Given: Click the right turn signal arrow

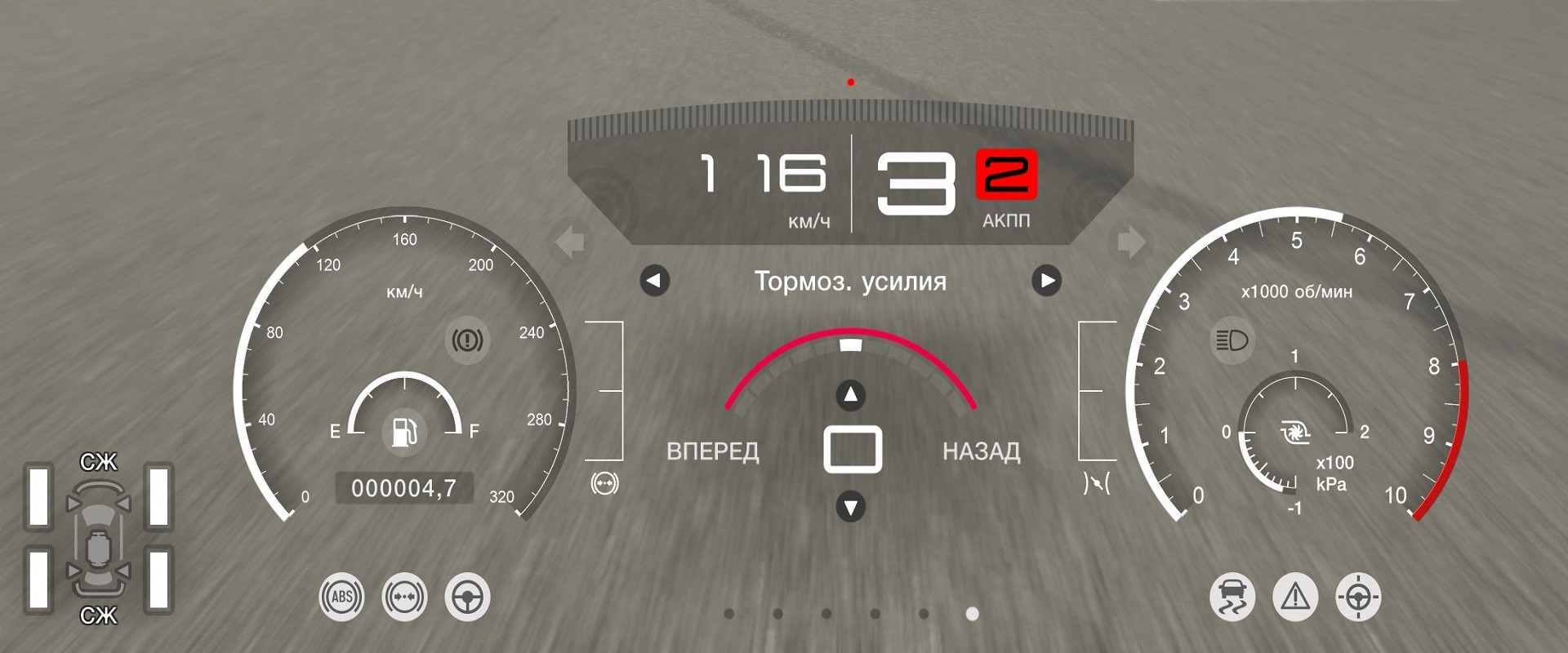Looking at the screenshot, I should [1131, 242].
